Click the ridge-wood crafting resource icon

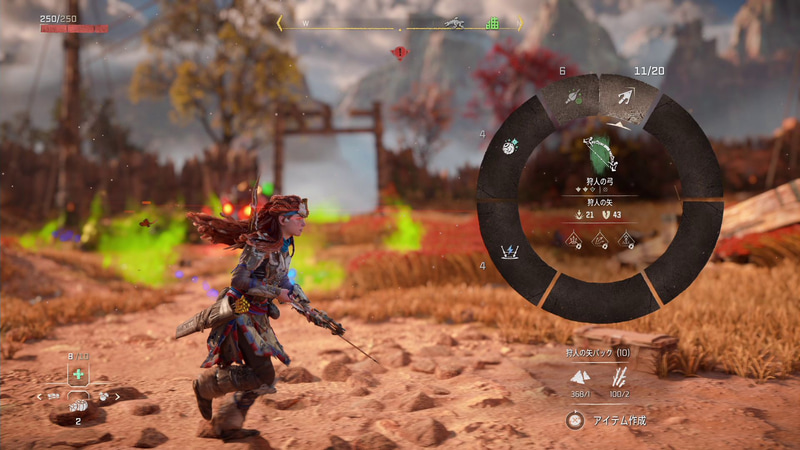point(621,378)
